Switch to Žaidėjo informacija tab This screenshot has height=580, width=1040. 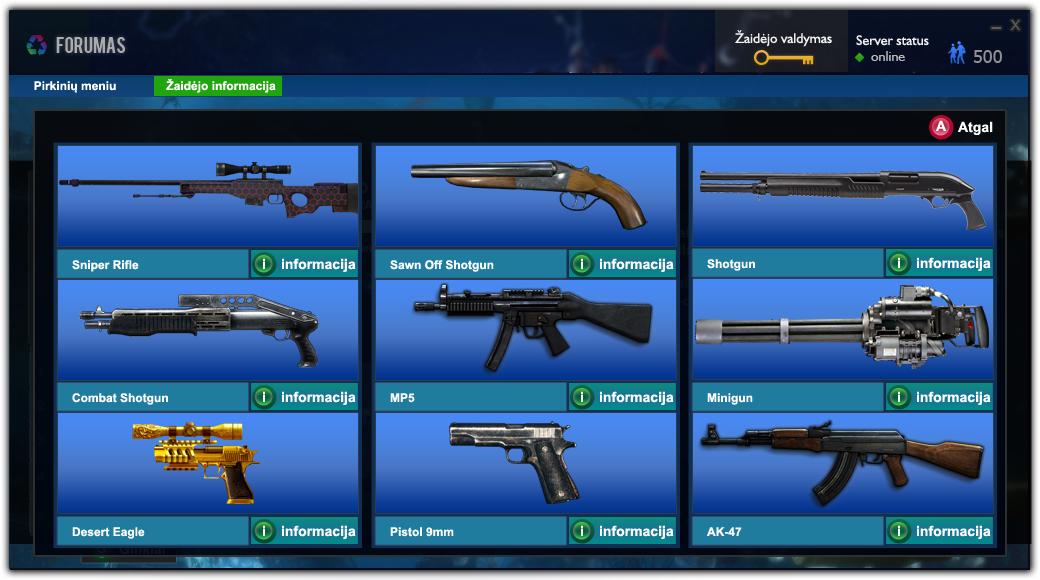(220, 86)
